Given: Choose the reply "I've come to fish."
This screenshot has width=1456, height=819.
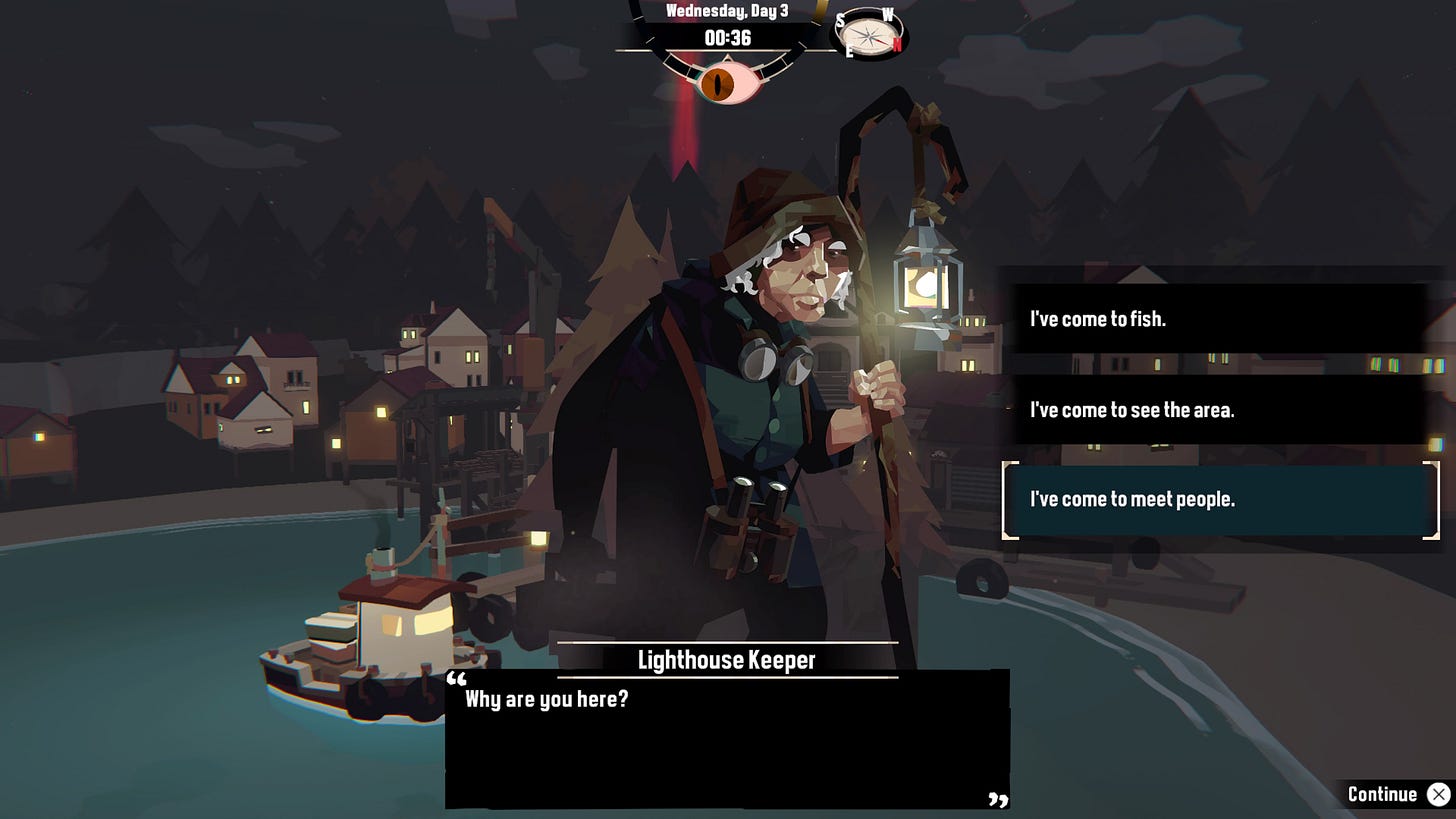Looking at the screenshot, I should (1218, 319).
